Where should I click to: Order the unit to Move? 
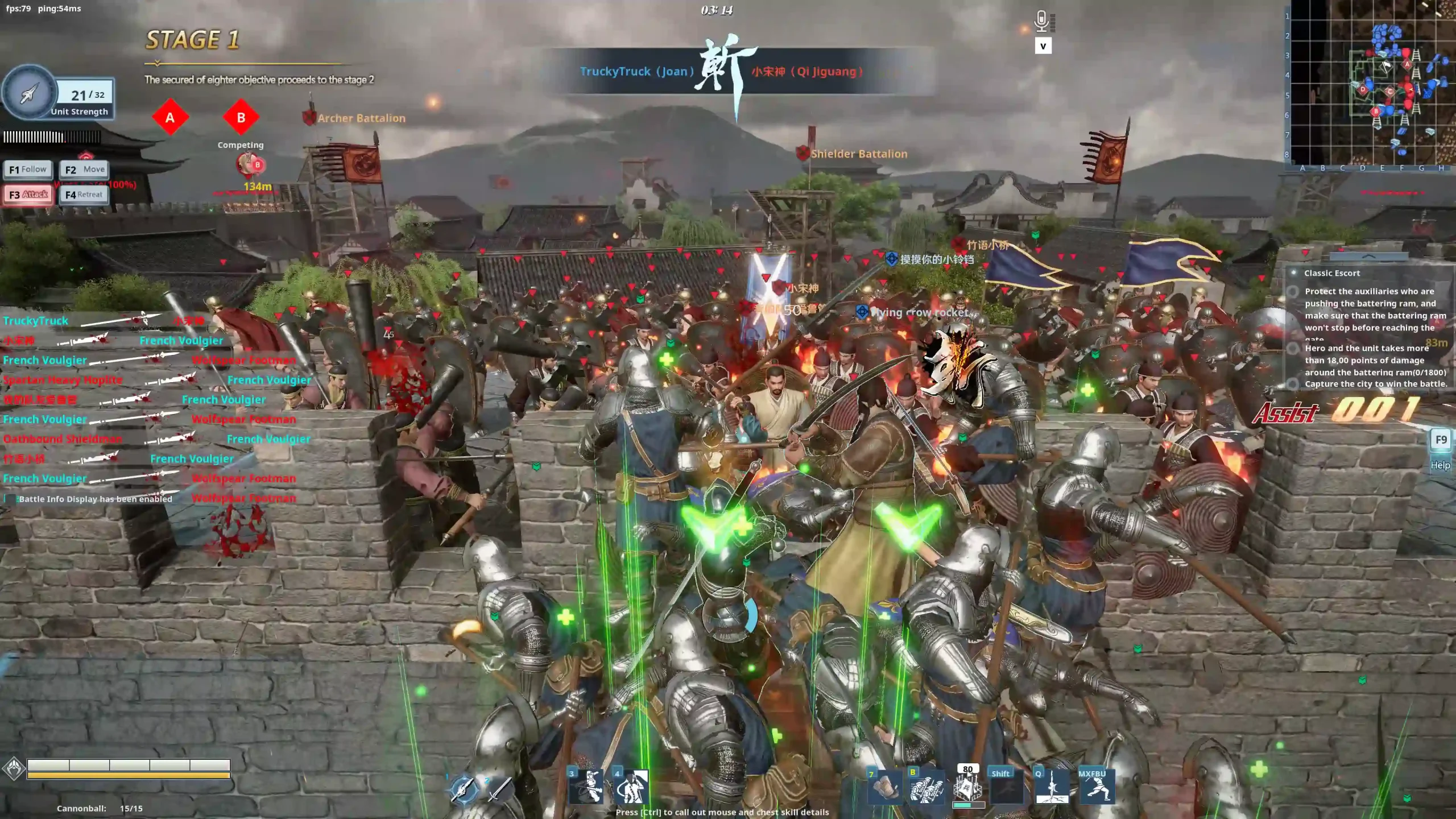84,169
